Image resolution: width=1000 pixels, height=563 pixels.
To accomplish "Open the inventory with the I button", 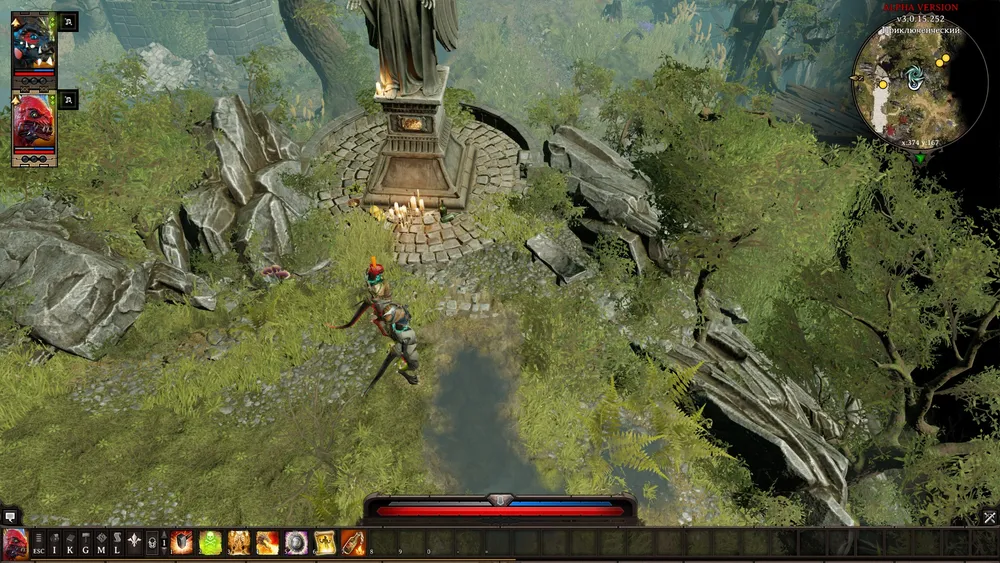I will point(55,543).
